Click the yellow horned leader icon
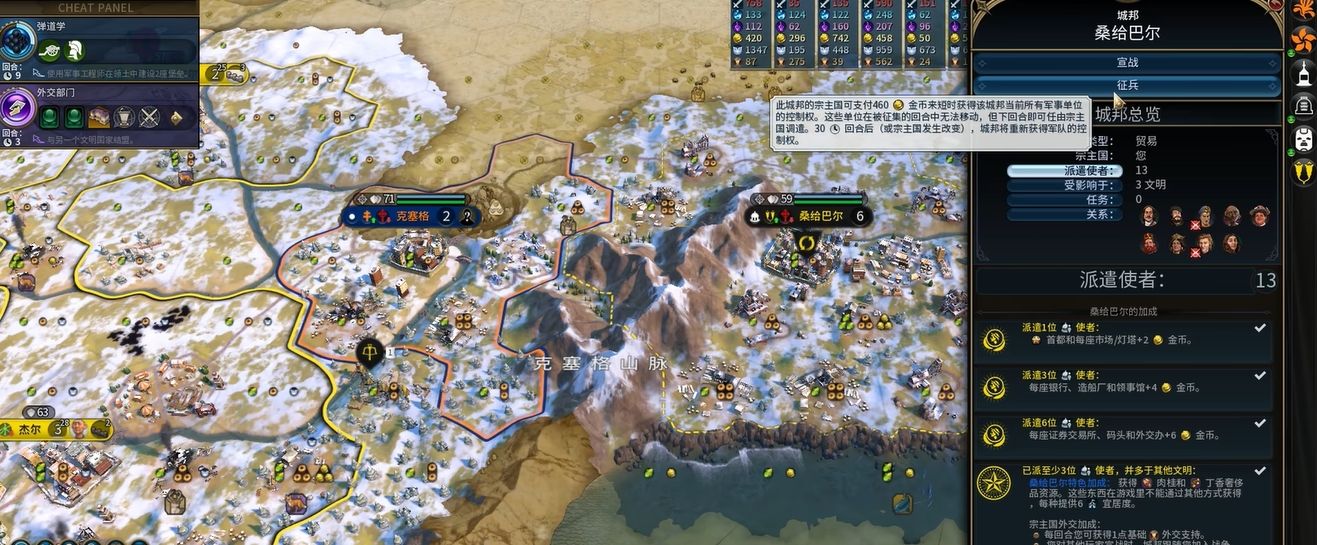Viewport: 1317px width, 545px height. 1304,172
